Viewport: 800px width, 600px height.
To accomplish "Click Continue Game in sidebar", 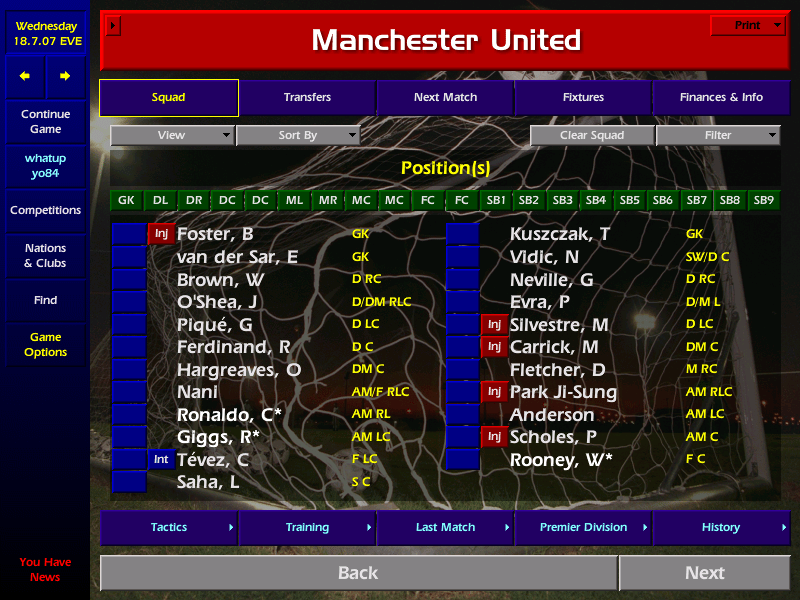I will 45,122.
